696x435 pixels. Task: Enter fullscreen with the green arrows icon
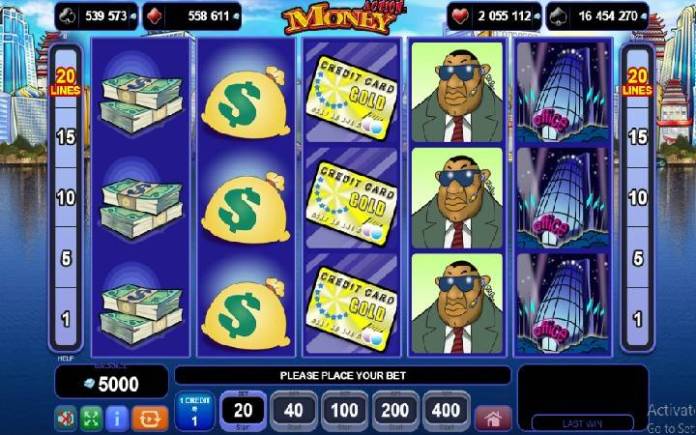pos(91,414)
